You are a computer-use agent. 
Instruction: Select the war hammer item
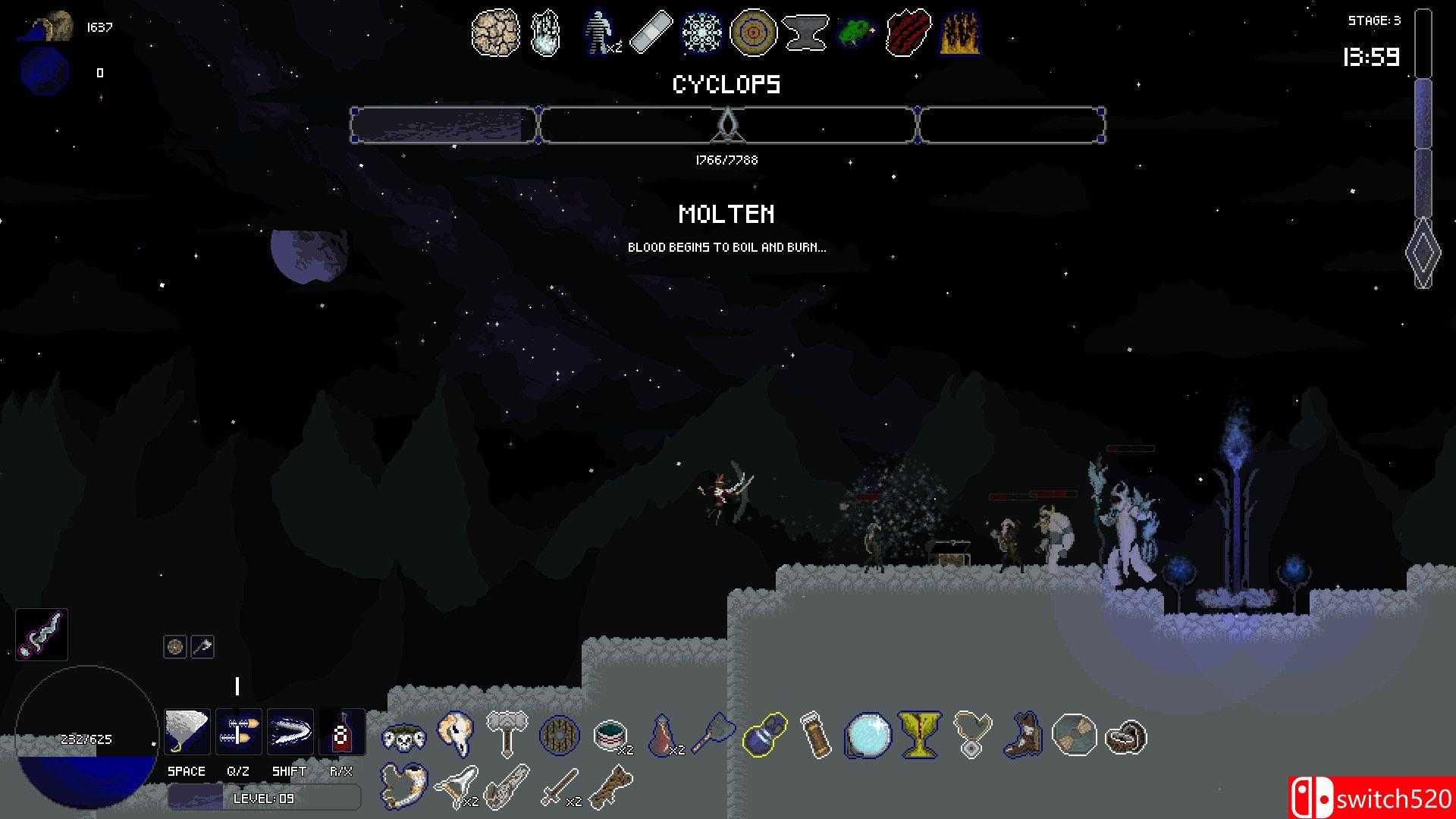[507, 733]
